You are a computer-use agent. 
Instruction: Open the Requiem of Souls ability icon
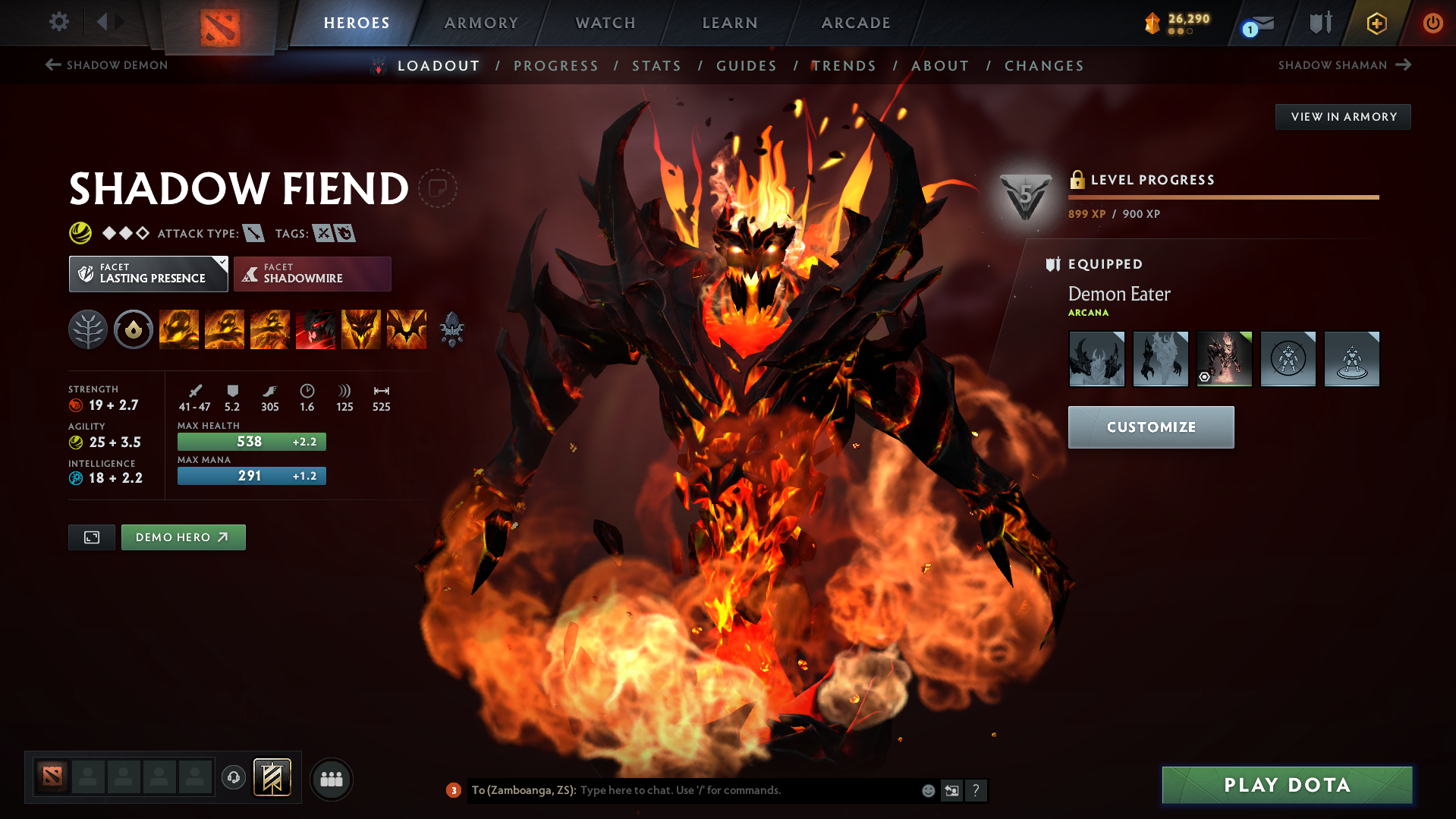pos(407,329)
